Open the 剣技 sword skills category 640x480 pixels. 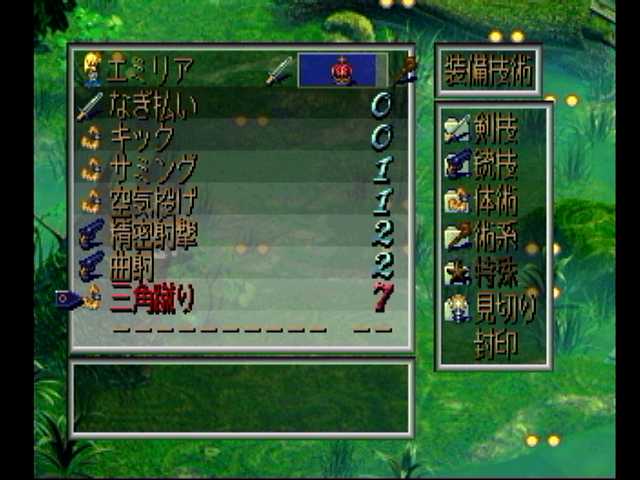496,128
